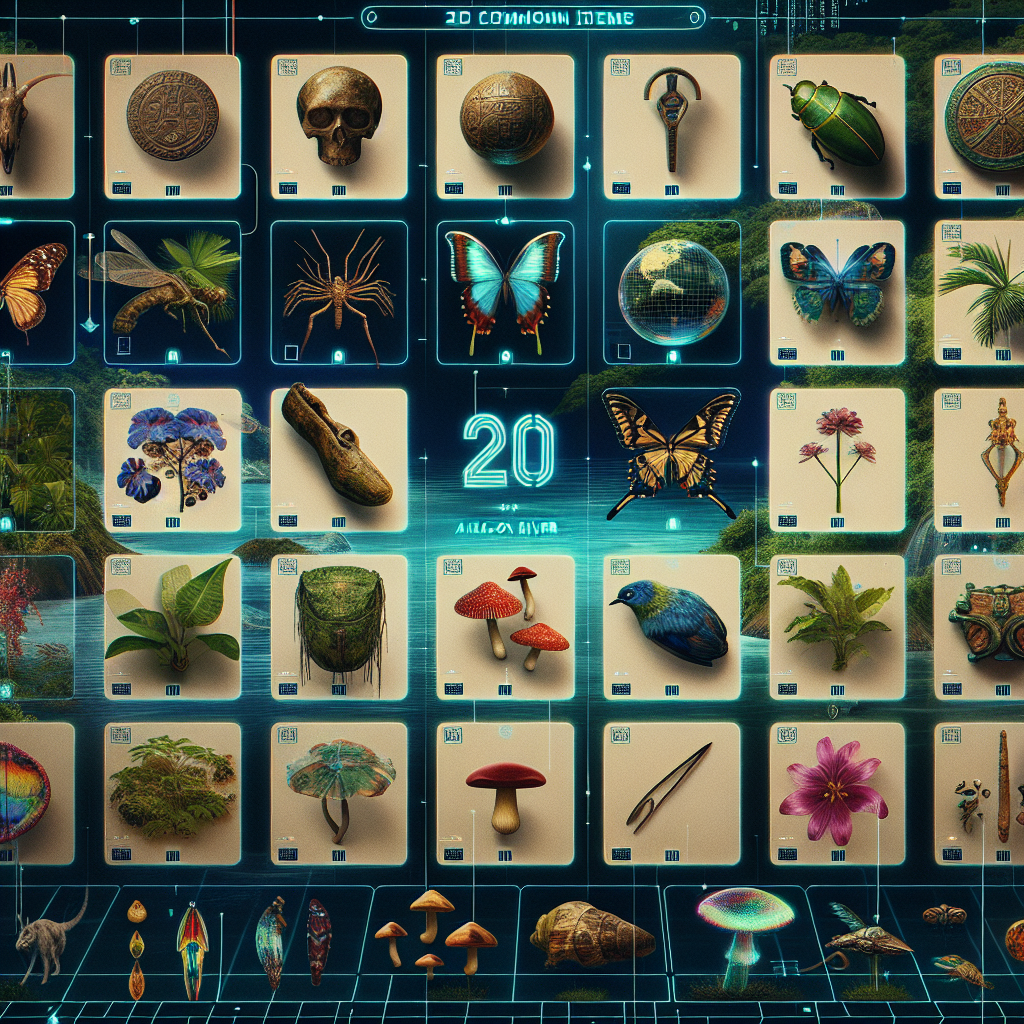Select the transparent globe card

[x=671, y=290]
